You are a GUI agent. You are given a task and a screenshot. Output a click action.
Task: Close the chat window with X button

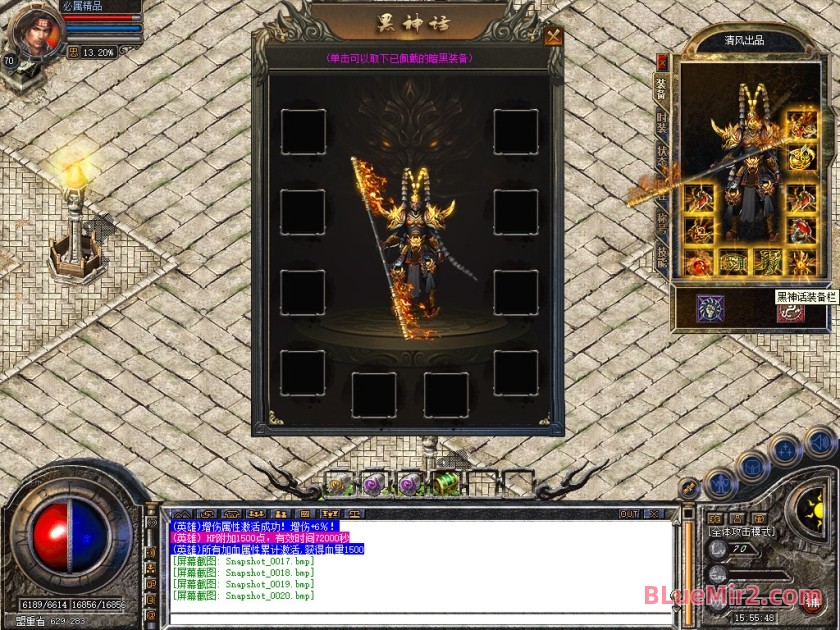pos(655,514)
